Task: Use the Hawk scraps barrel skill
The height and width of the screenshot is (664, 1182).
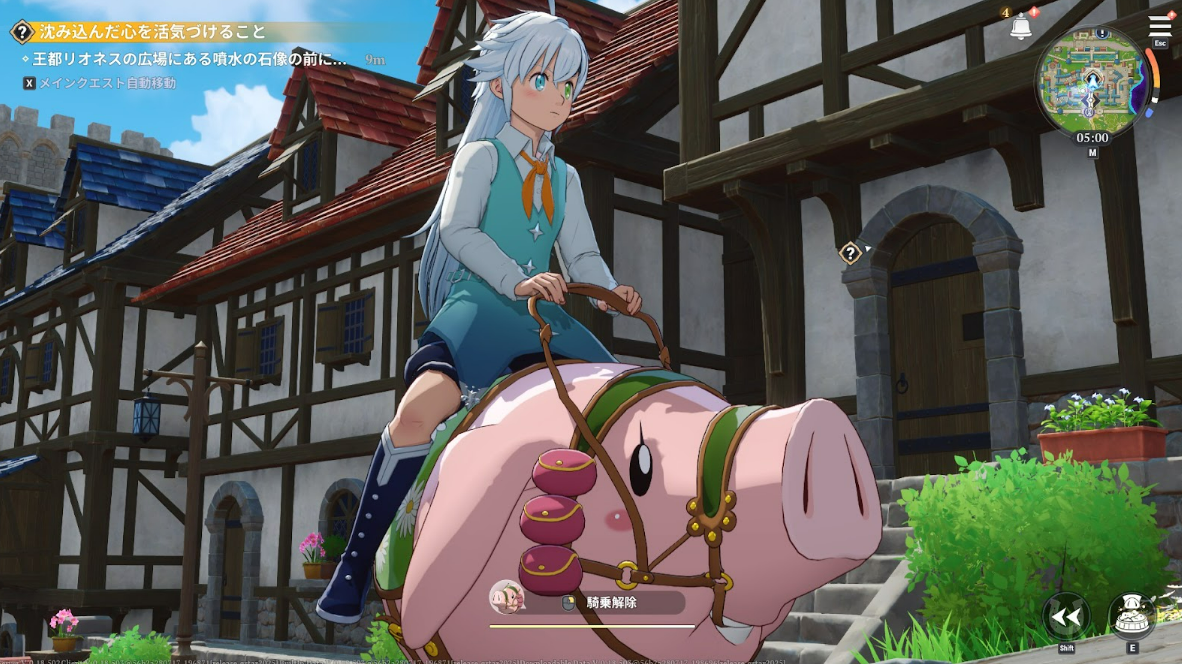Action: point(1132,616)
